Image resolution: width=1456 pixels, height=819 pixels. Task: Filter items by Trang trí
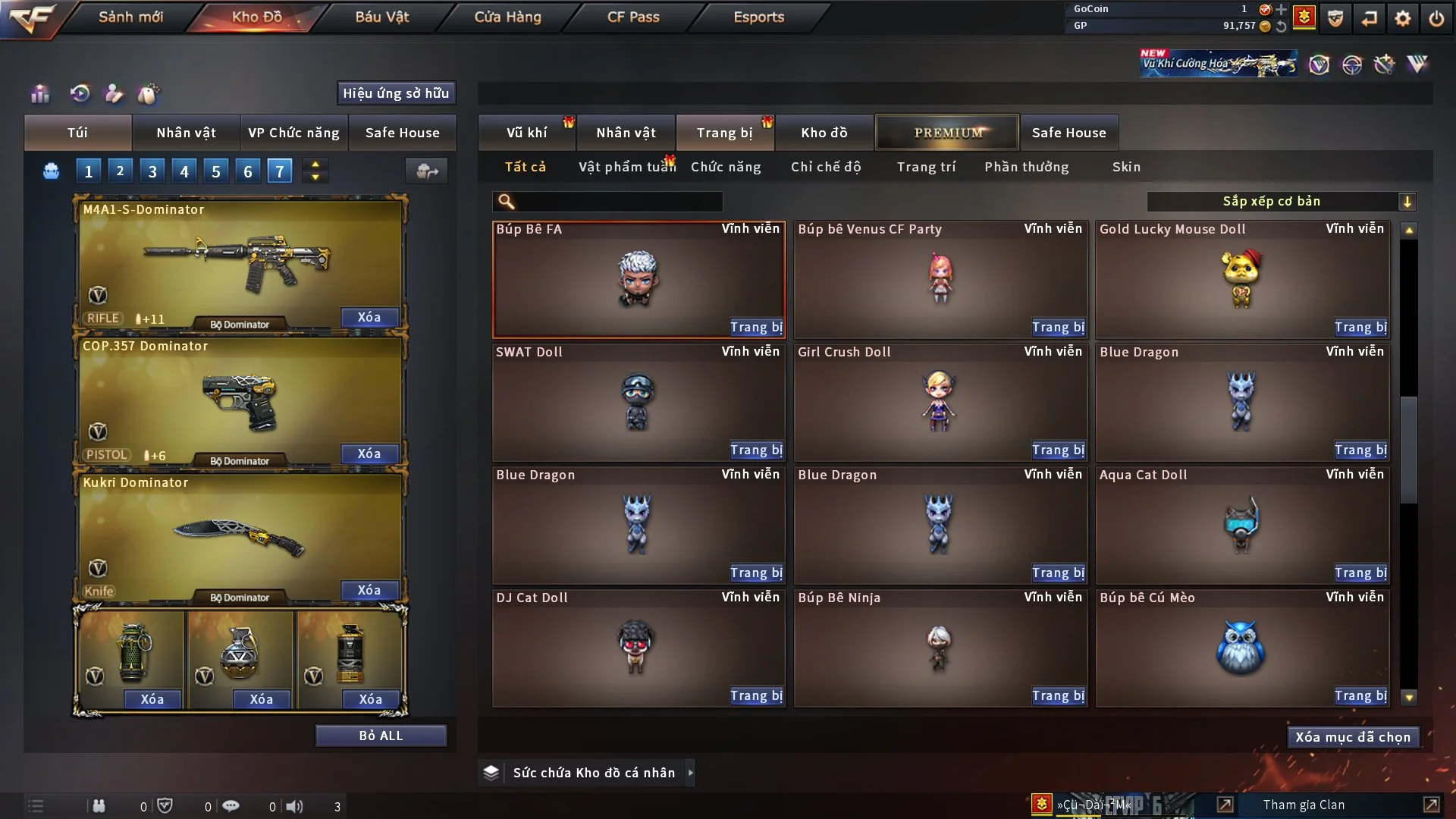pyautogui.click(x=926, y=167)
